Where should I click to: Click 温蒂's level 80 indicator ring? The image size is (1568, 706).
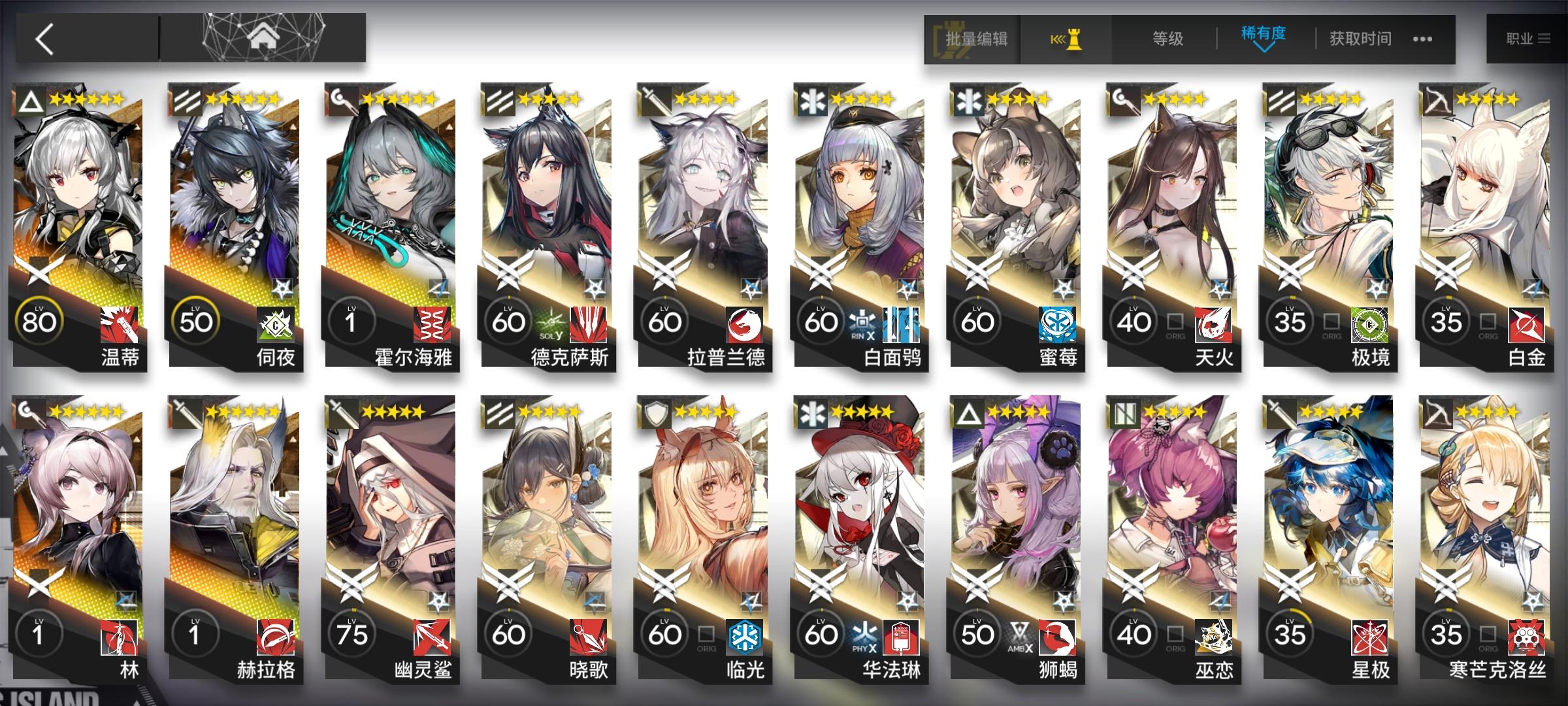click(41, 321)
